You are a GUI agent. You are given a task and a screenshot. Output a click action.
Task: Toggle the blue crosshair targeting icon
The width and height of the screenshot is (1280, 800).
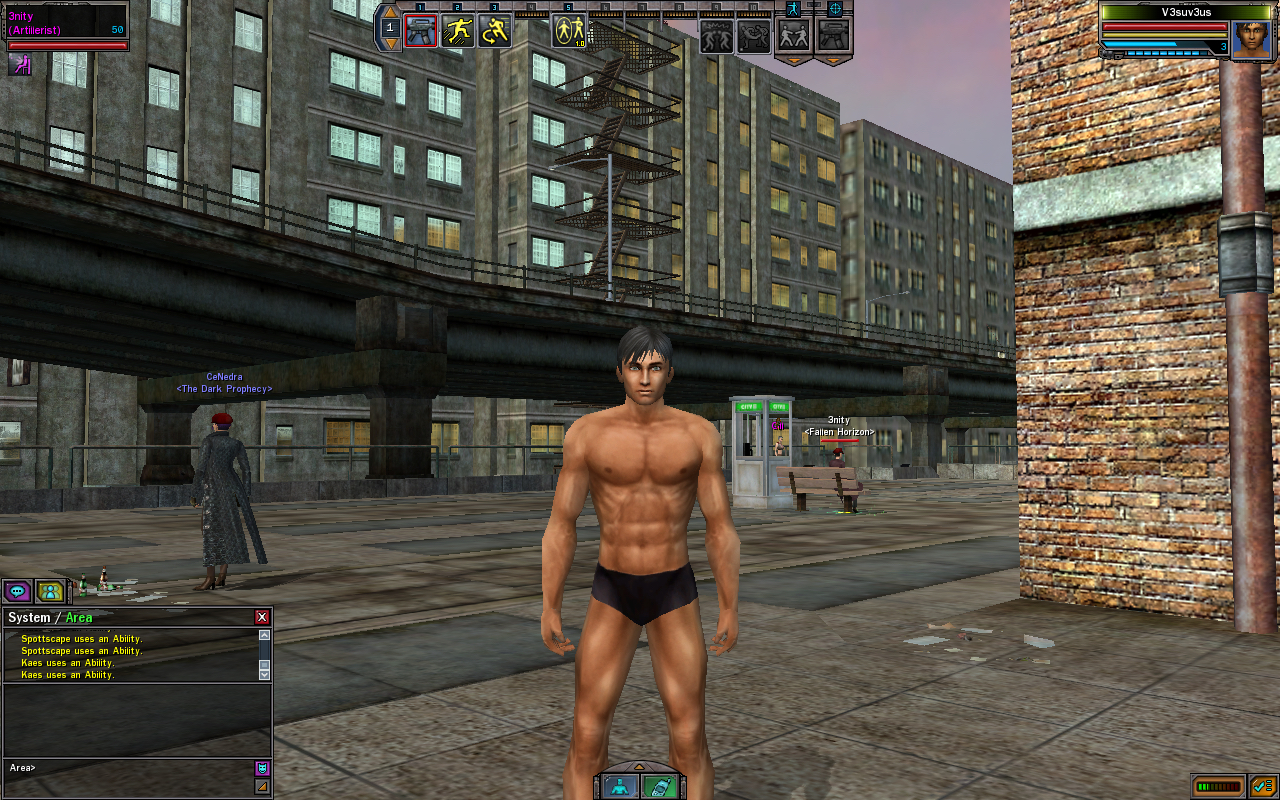(x=835, y=9)
